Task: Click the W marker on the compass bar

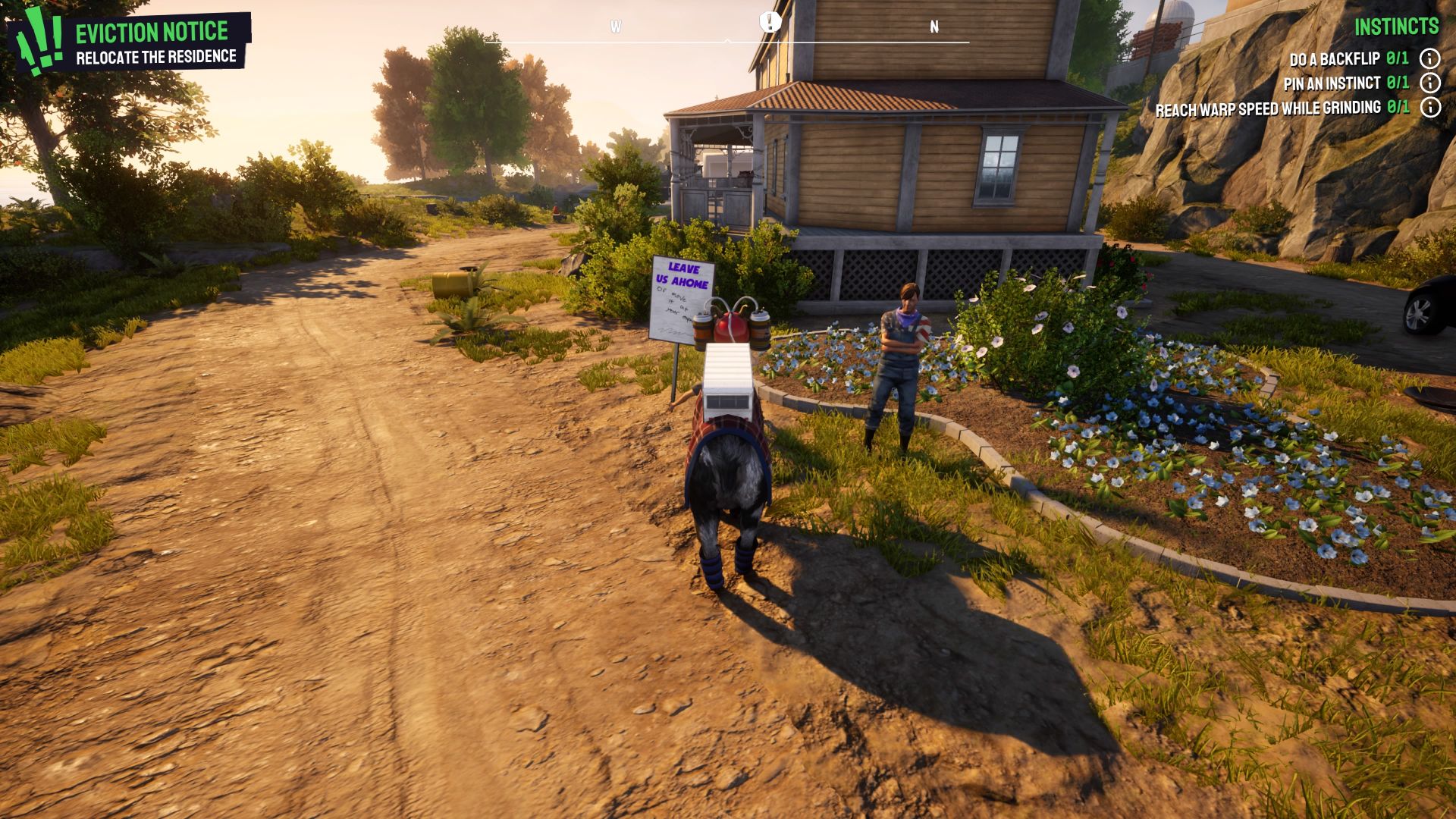Action: tap(616, 25)
